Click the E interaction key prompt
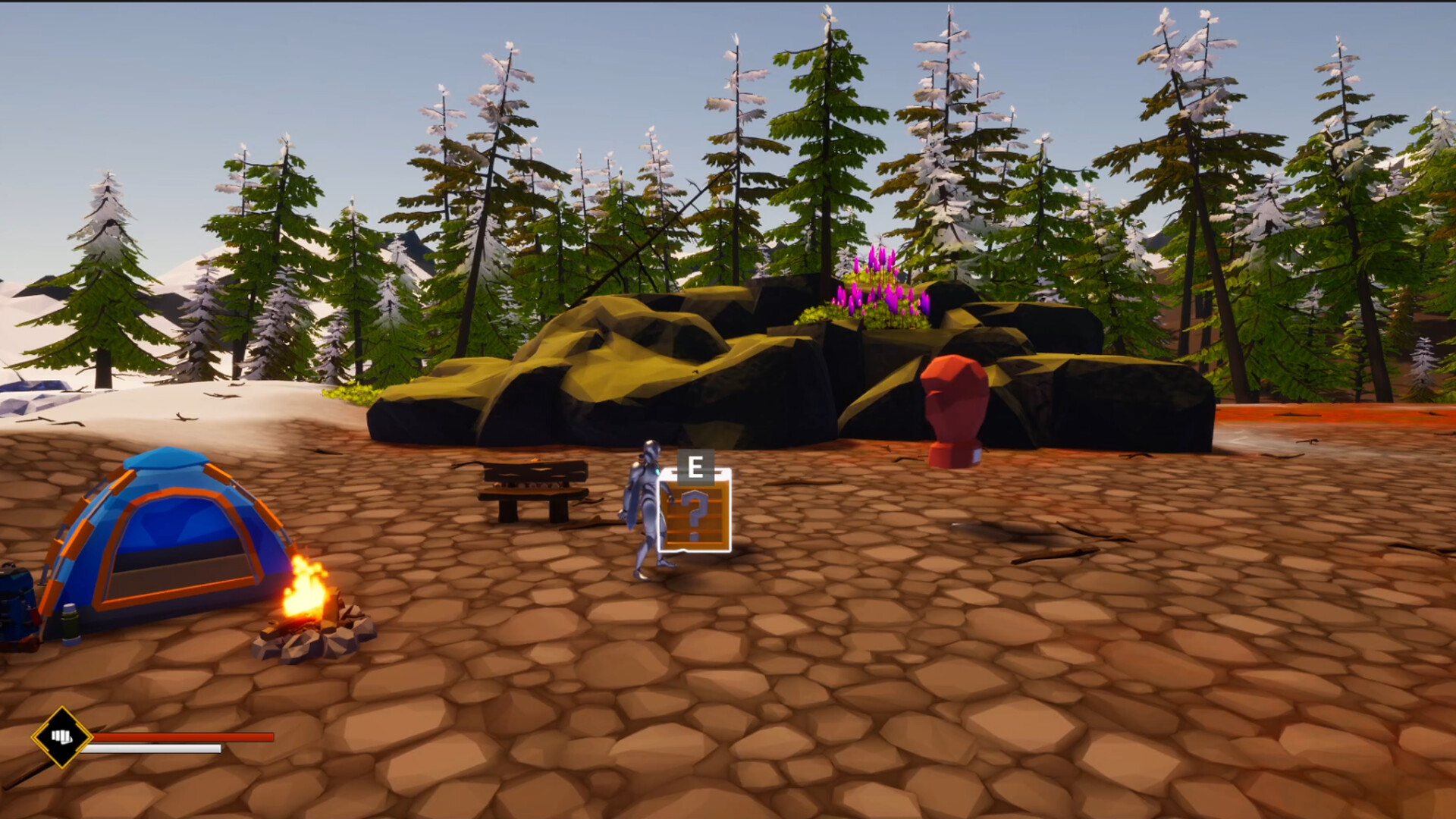Screen dimensions: 1456x819 [695, 466]
